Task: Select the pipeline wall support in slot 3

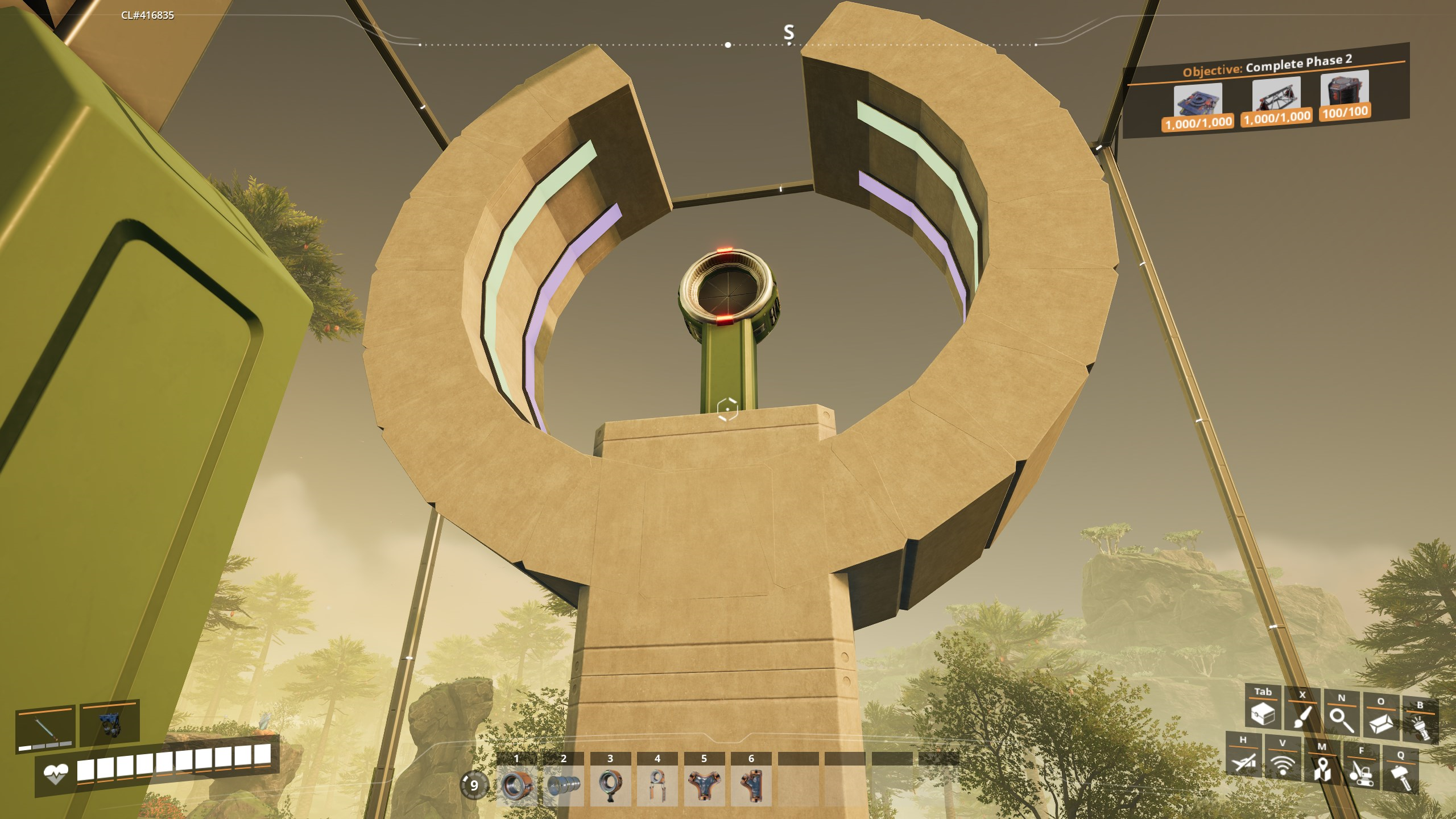Action: 610,785
